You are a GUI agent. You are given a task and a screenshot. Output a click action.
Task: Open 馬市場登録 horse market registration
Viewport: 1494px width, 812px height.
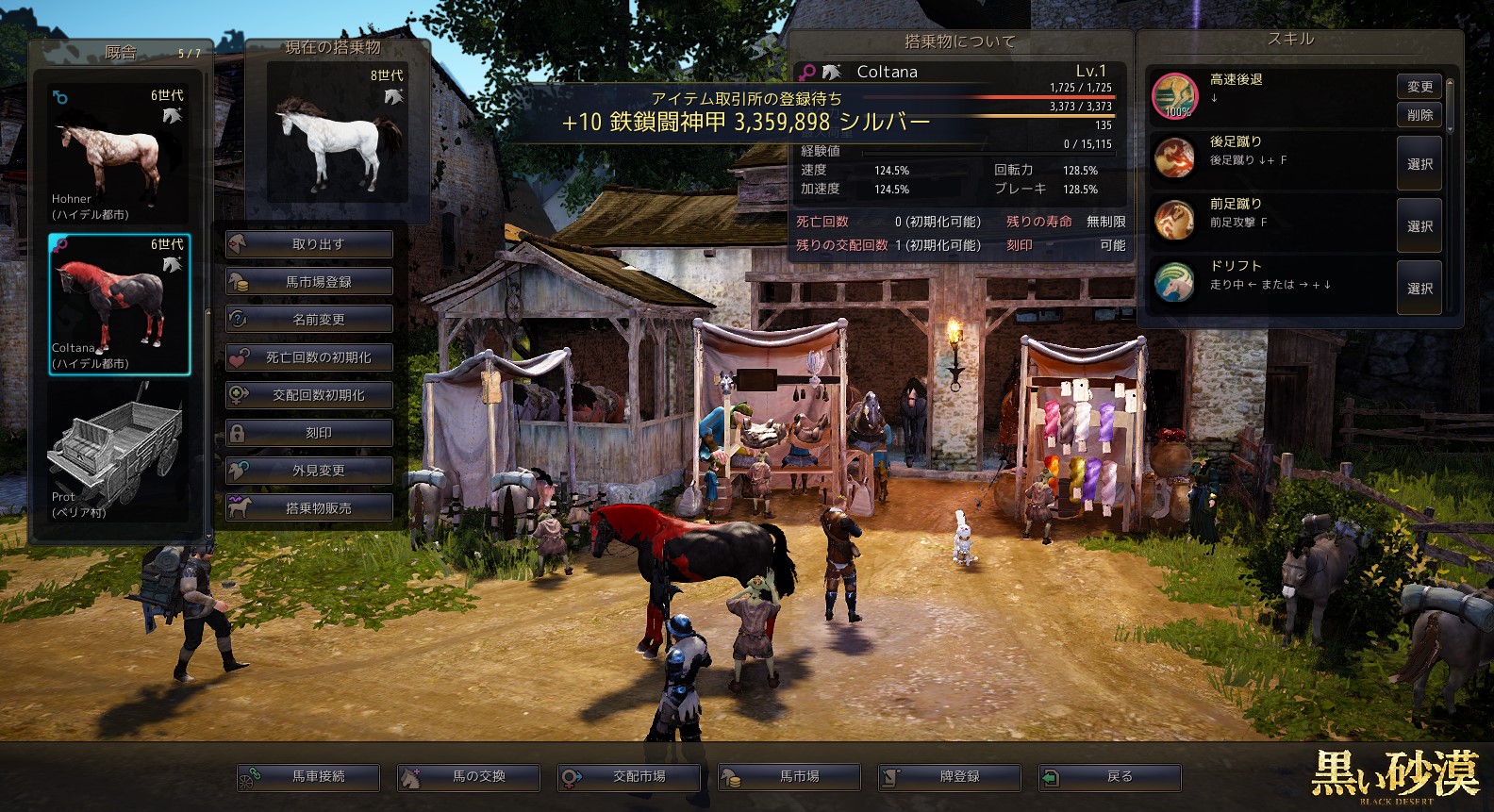click(x=309, y=282)
